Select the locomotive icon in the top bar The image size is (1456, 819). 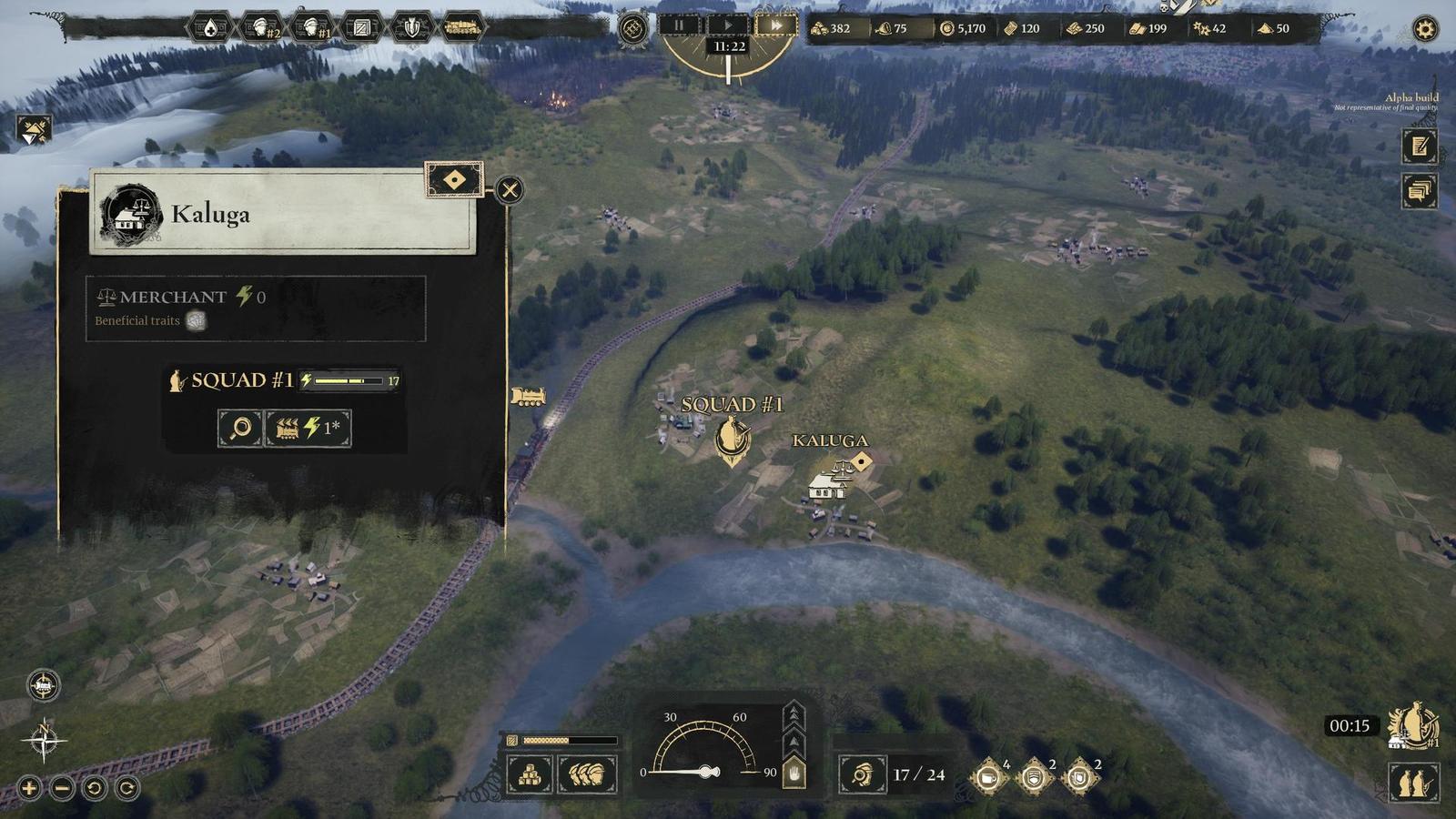click(462, 28)
